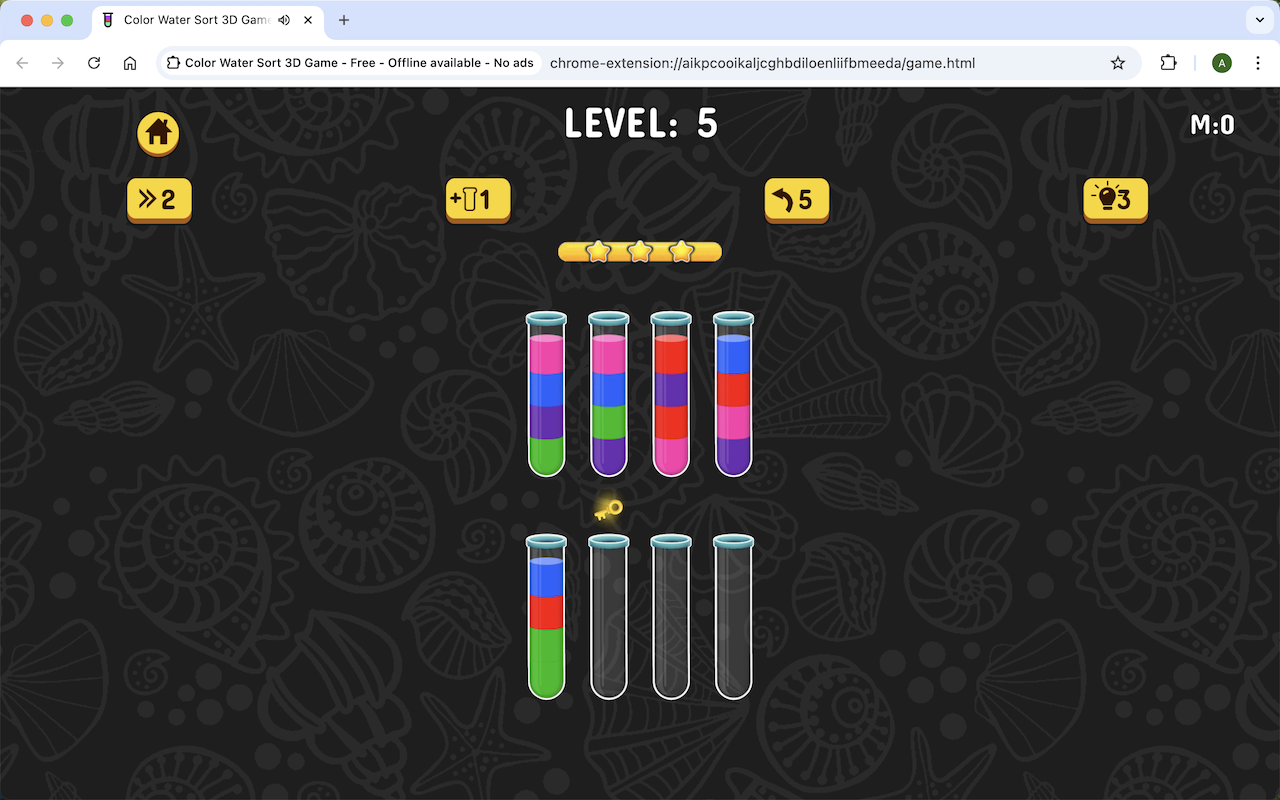1280x800 pixels.
Task: Click the home icon to exit the level
Action: coord(157,133)
